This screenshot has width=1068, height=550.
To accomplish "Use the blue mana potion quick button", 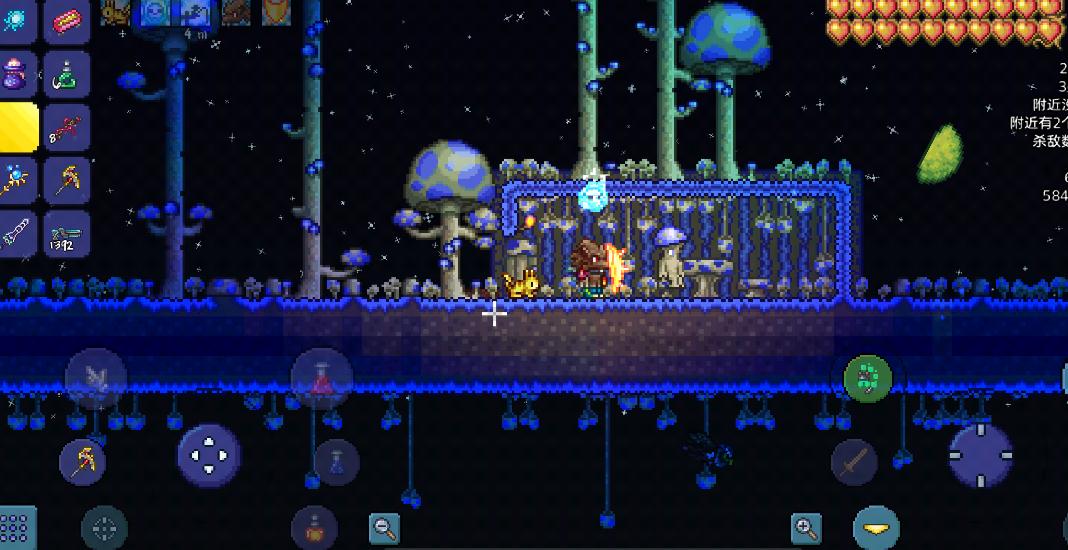I will tap(336, 461).
